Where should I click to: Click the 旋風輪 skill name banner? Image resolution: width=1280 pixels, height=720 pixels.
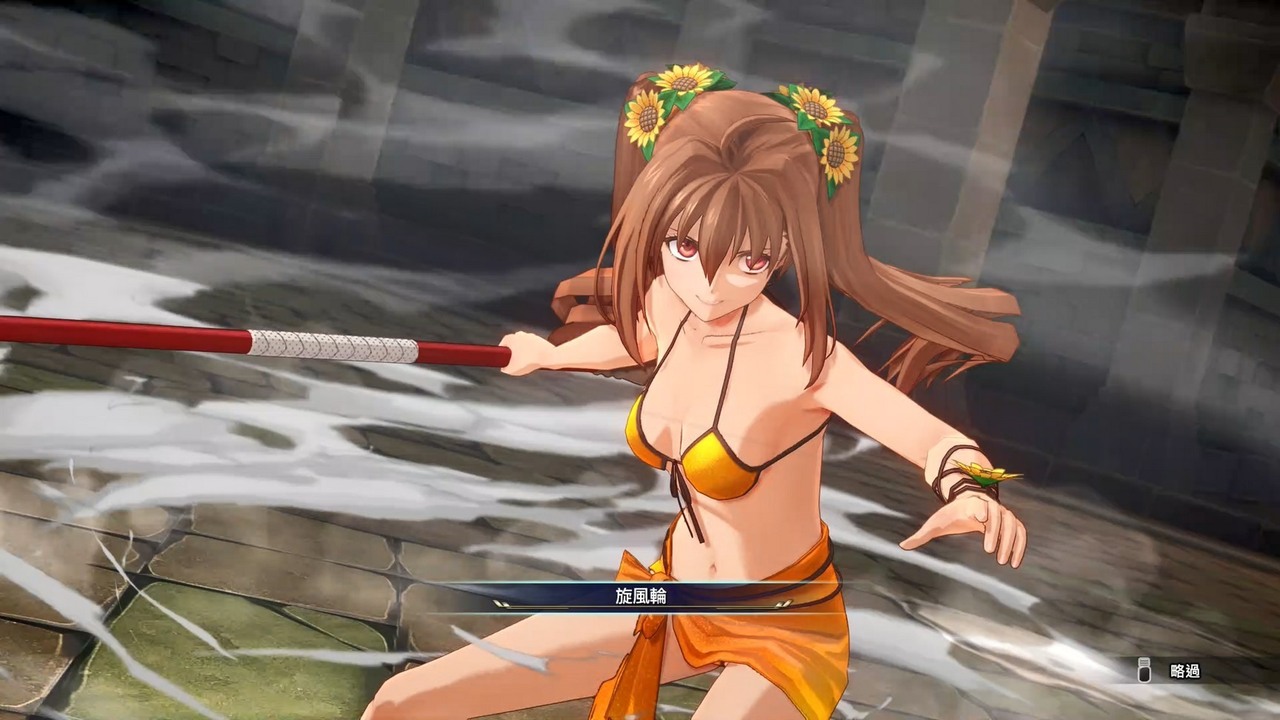(x=640, y=597)
